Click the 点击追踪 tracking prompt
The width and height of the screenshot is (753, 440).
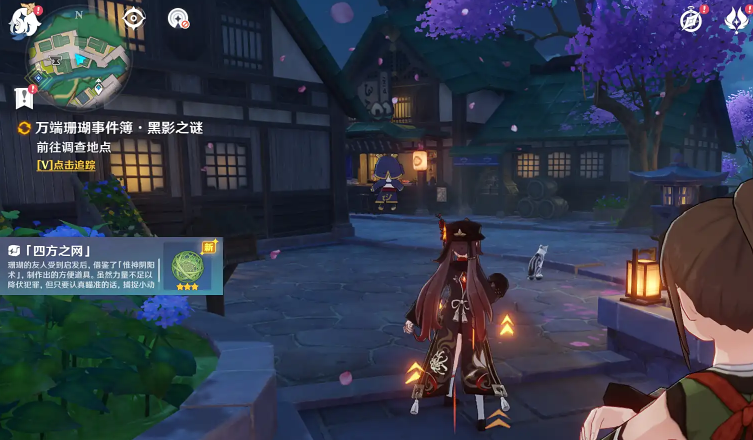(x=66, y=165)
